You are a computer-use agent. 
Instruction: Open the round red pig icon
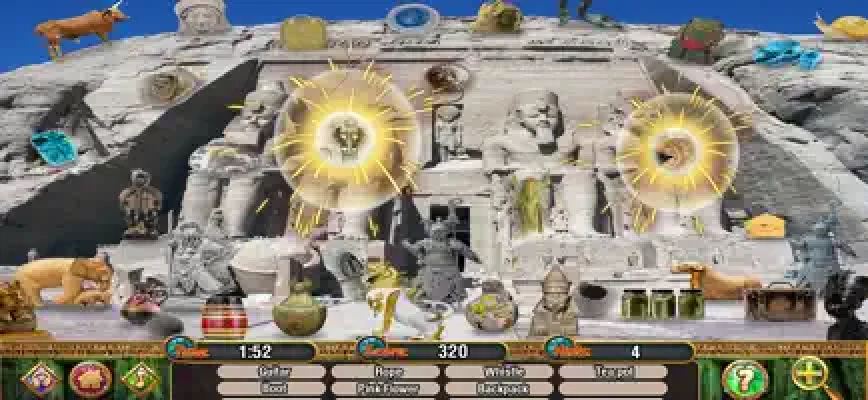point(90,379)
